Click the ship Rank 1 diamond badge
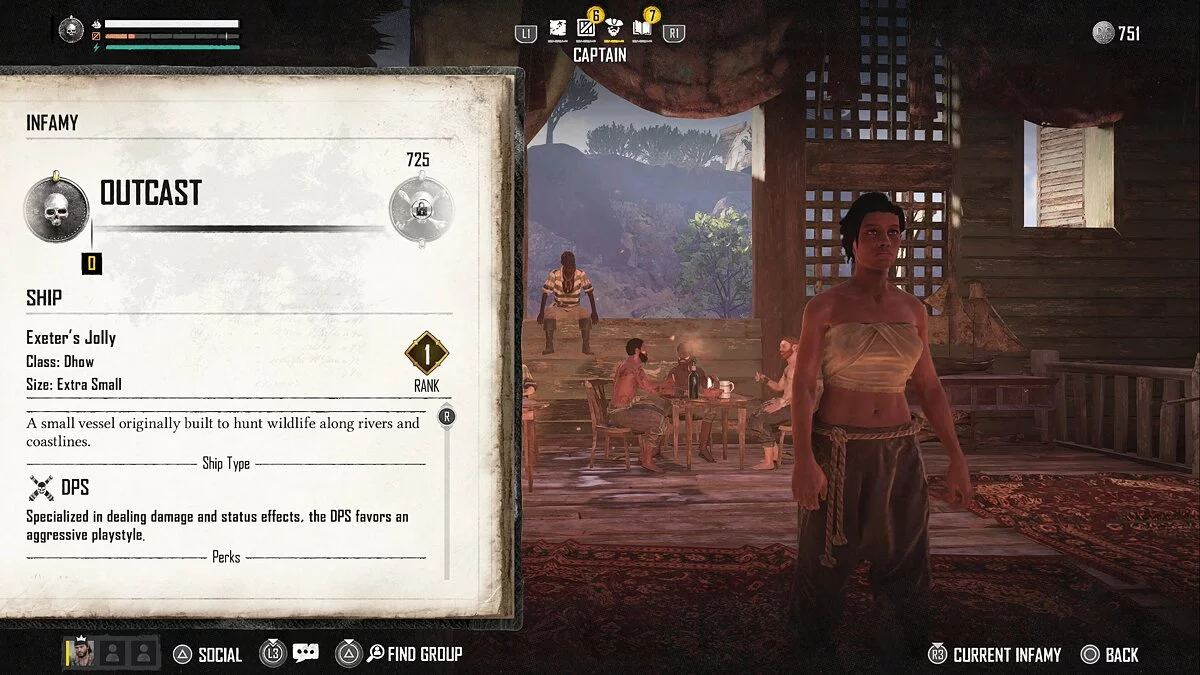Viewport: 1200px width, 675px height. (x=426, y=353)
